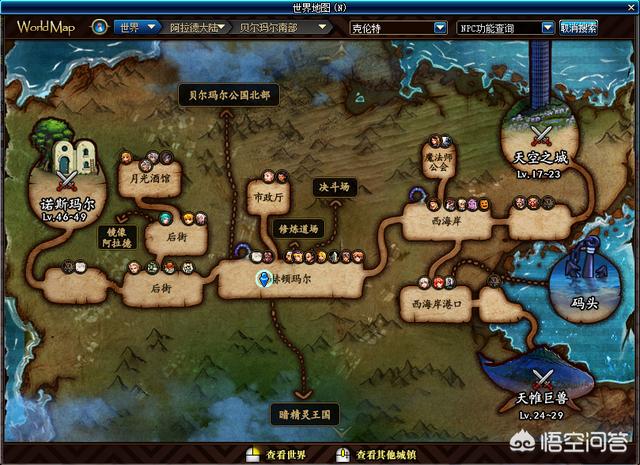Click the 市政厅 location label

click(265, 197)
